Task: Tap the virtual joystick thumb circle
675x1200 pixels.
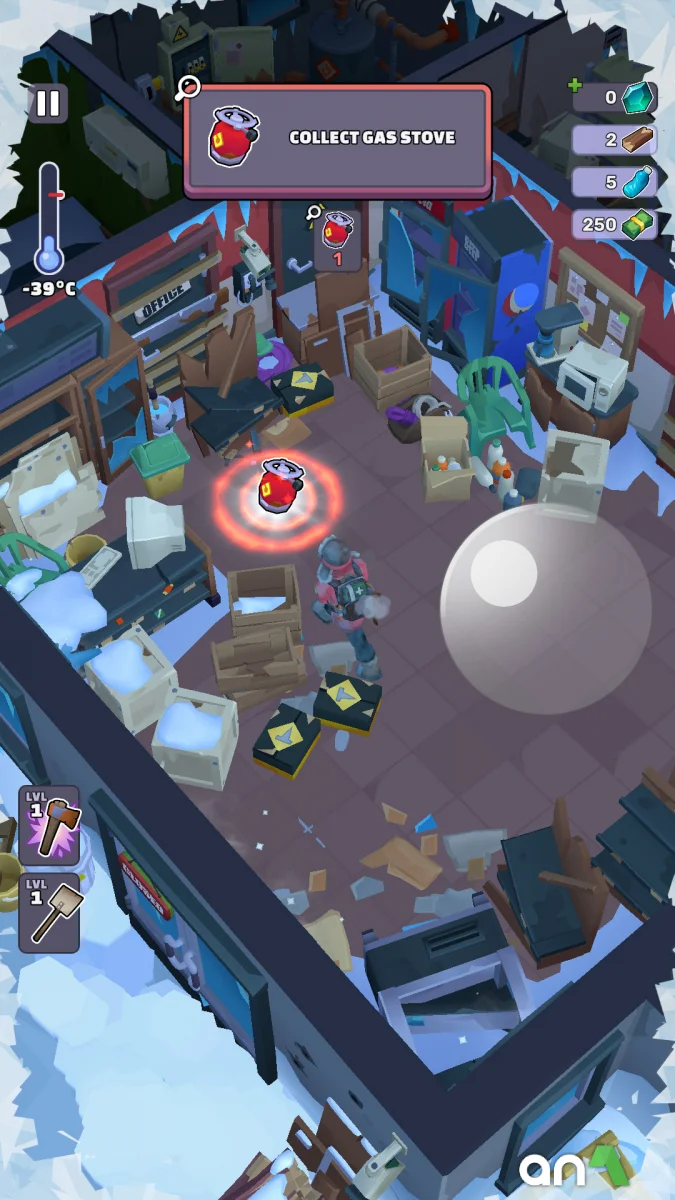Action: 503,573
